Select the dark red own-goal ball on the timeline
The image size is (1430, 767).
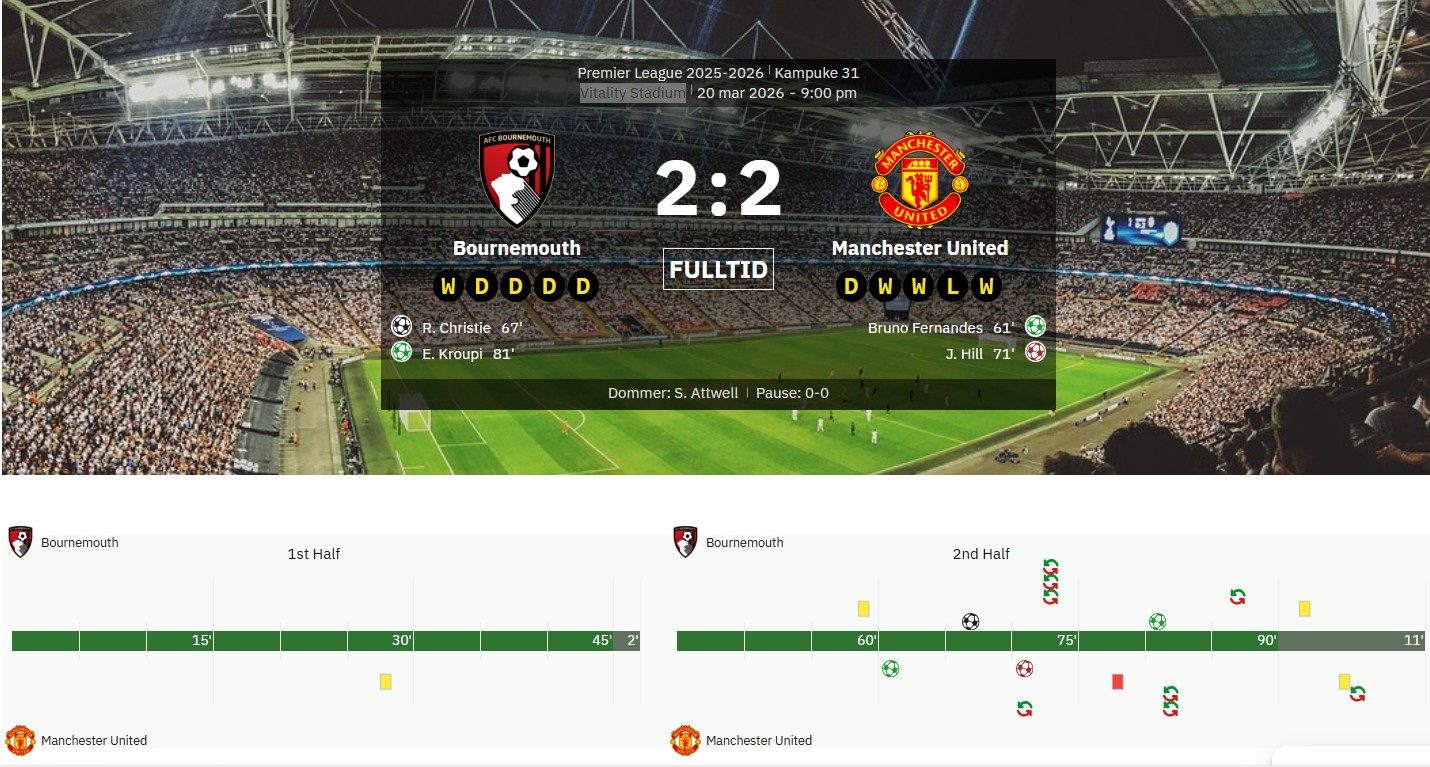(x=1024, y=668)
